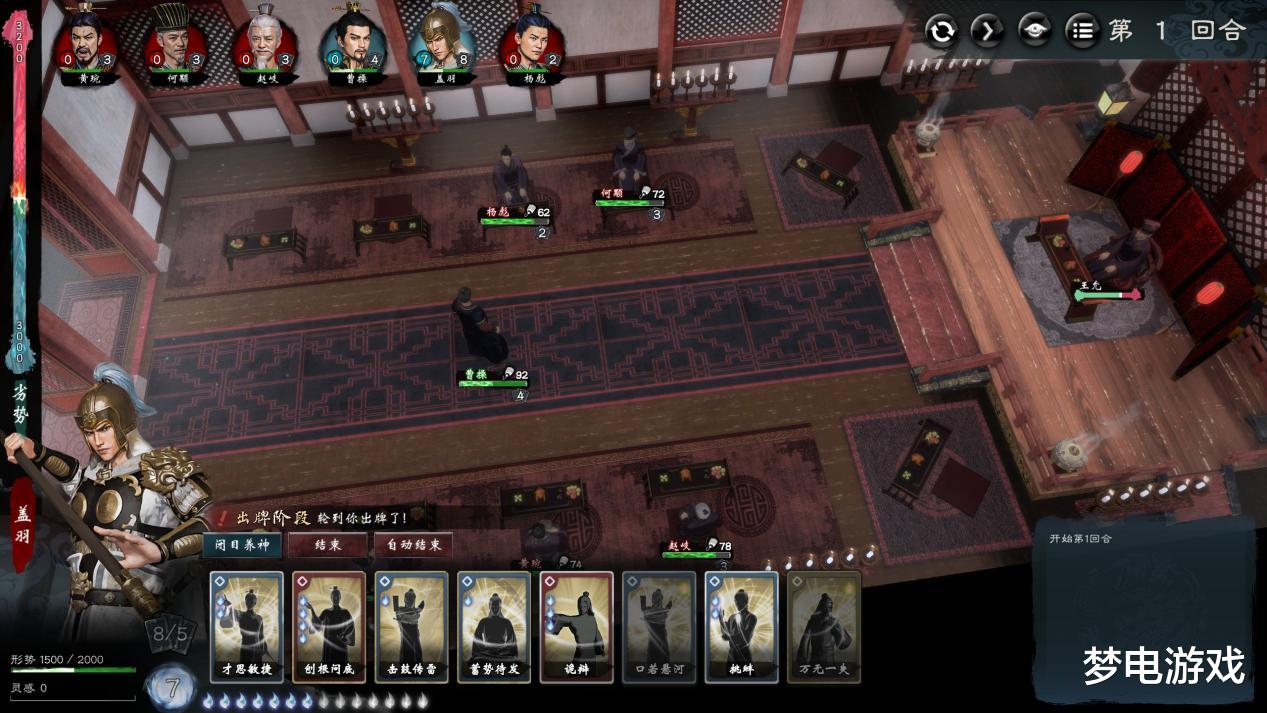Choose the greyed 口若悬河 card
The height and width of the screenshot is (713, 1267).
(658, 627)
